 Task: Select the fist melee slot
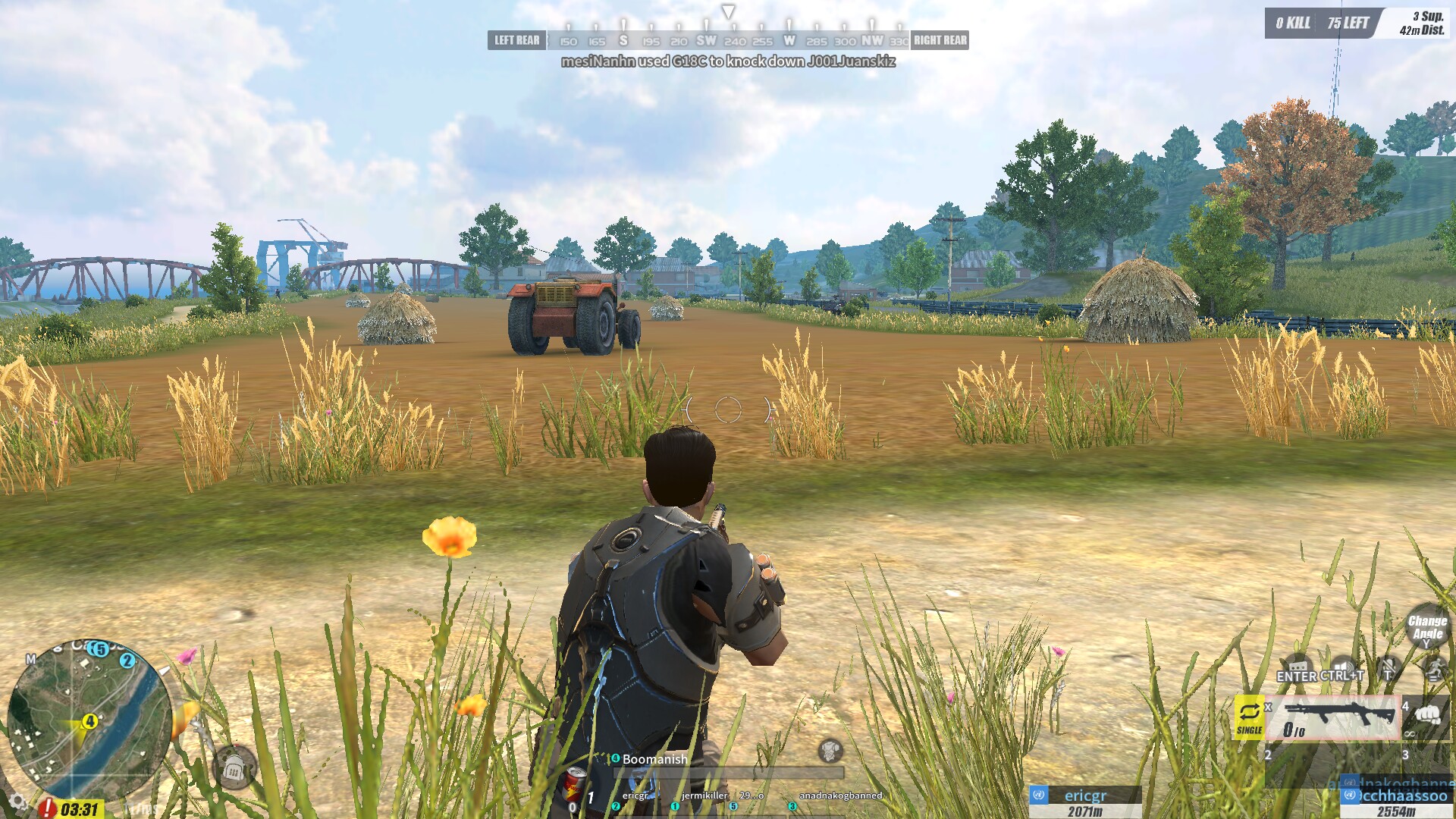pos(1429,717)
